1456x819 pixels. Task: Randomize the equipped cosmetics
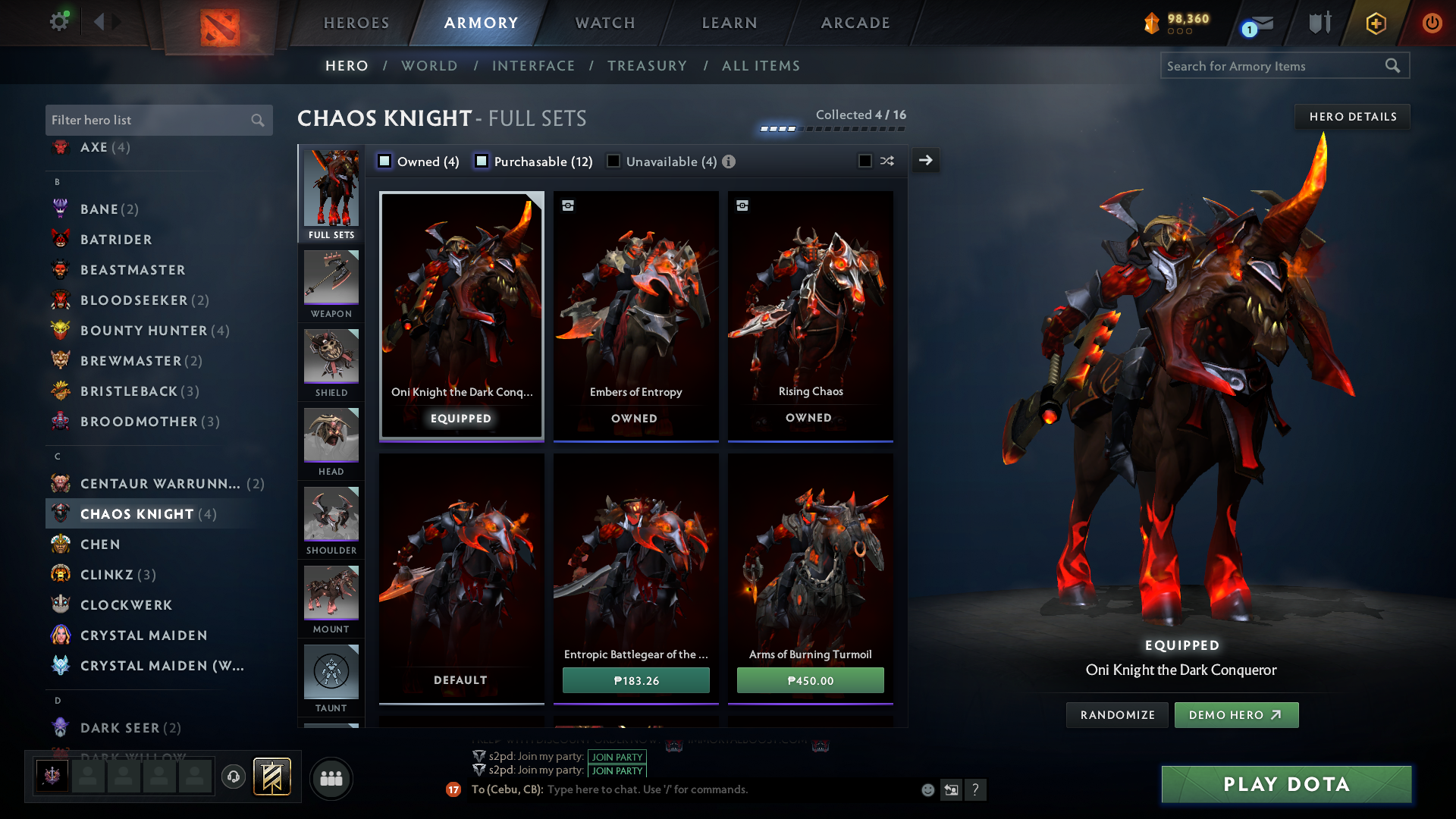pyautogui.click(x=1117, y=715)
